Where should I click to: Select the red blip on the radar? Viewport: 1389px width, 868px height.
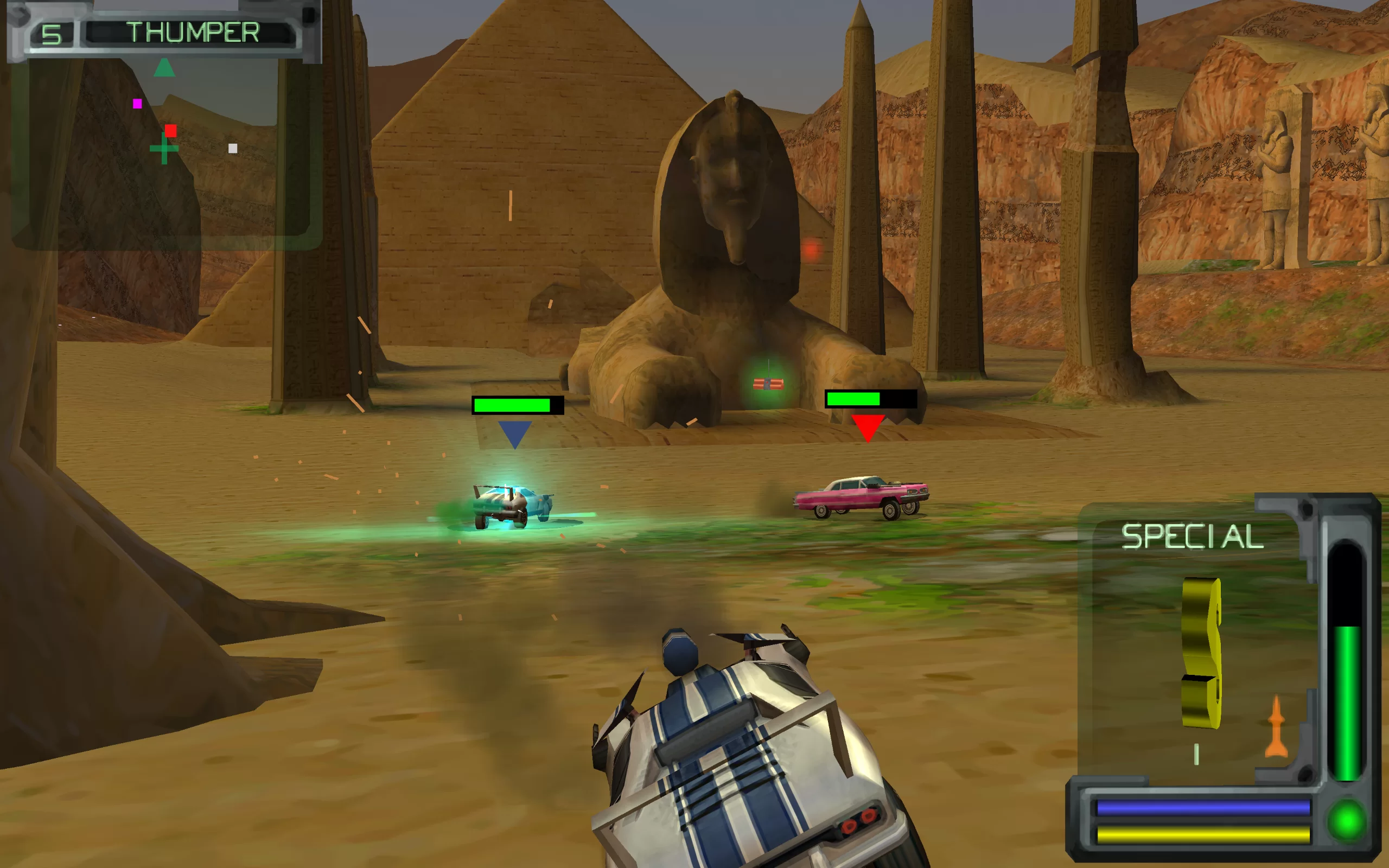click(x=170, y=131)
